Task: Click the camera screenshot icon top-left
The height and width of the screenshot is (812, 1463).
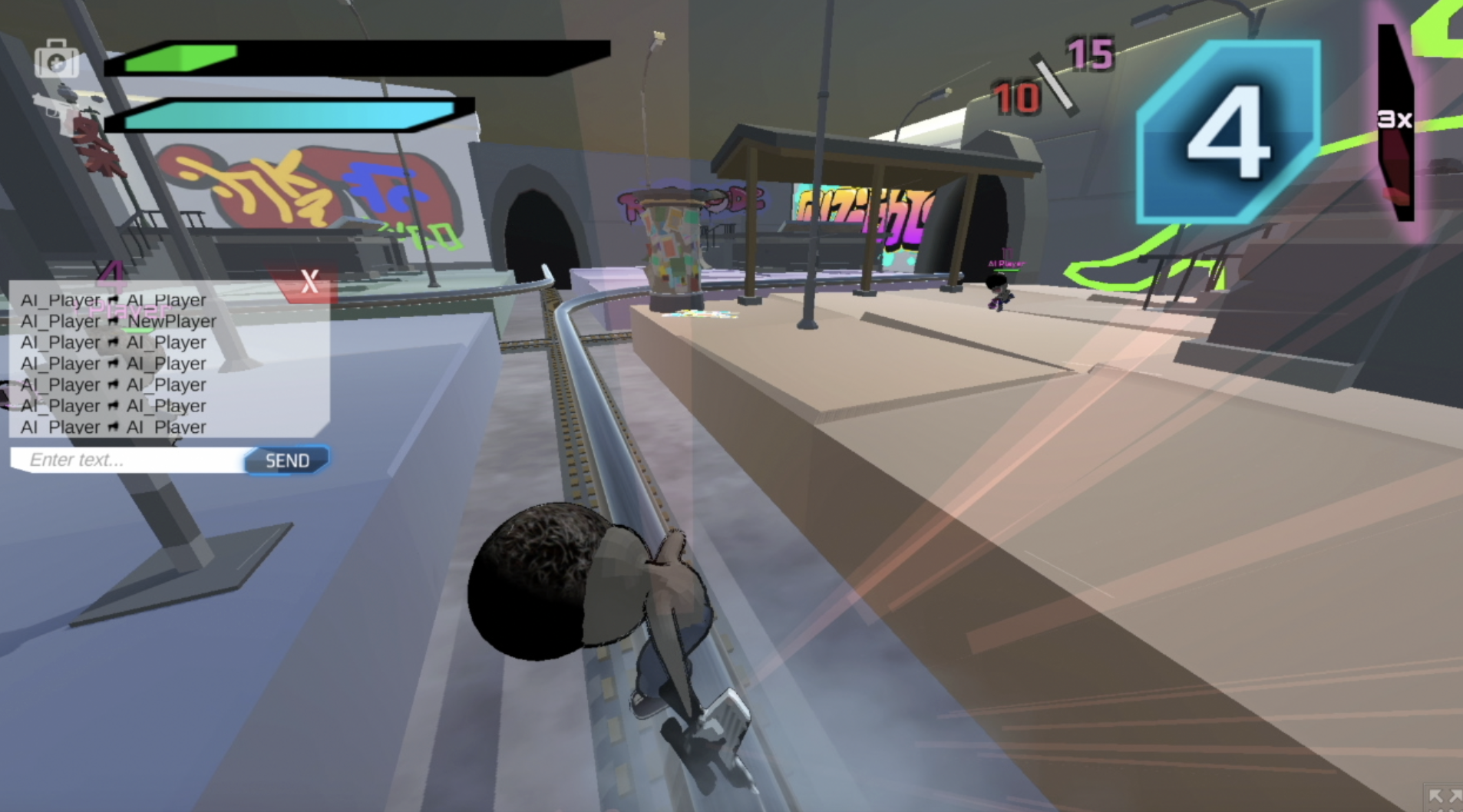Action: coord(56,59)
